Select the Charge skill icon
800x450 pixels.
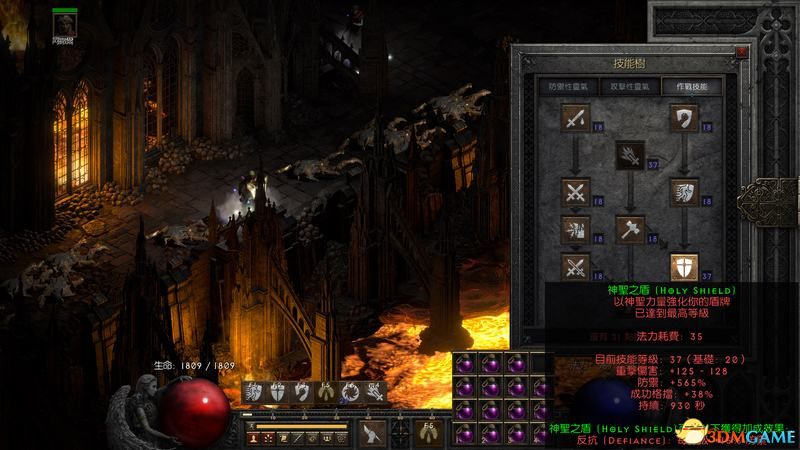click(x=684, y=192)
